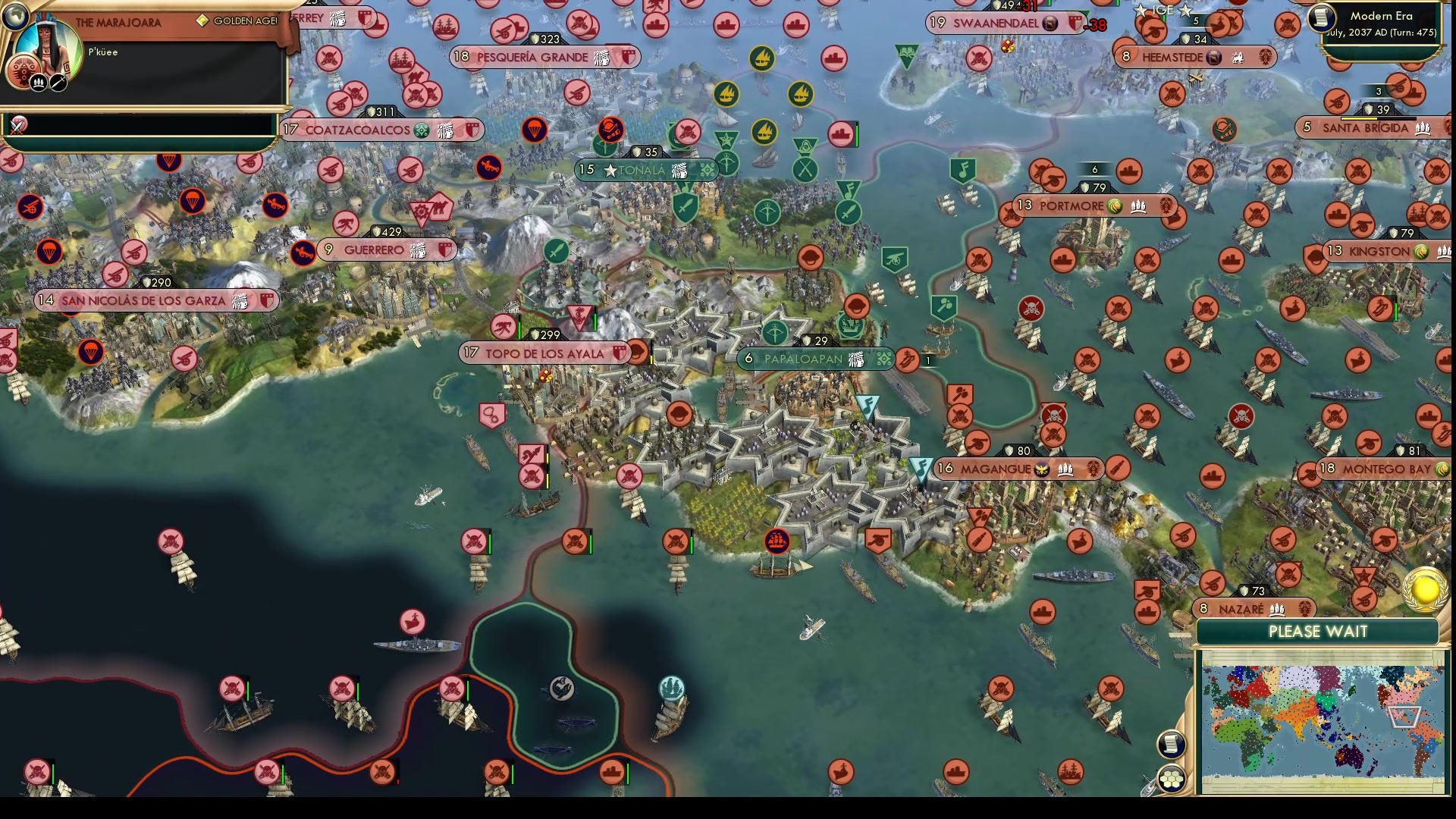The height and width of the screenshot is (819, 1456).
Task: Click the crown icon beneath the leader portrait
Action: click(x=37, y=80)
